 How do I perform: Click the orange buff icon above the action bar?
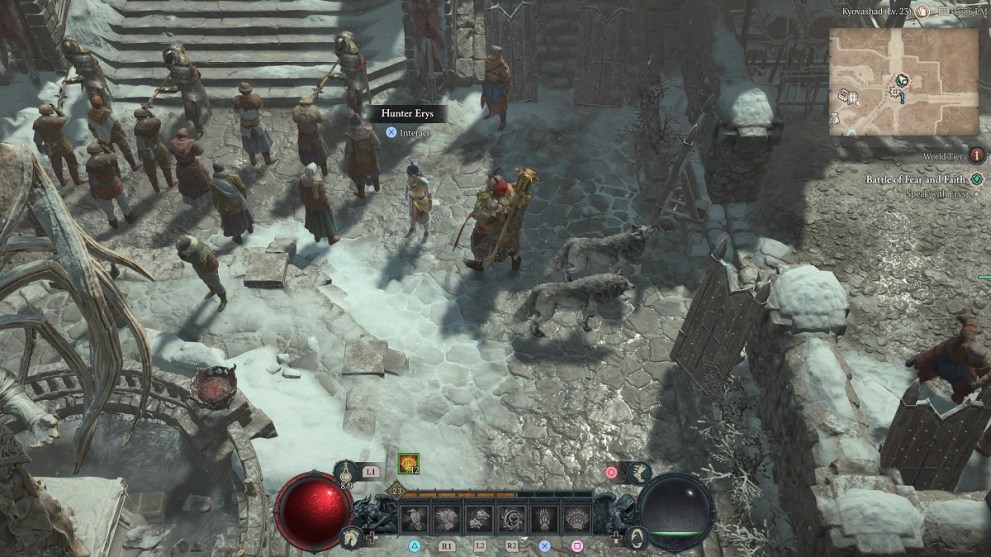pyautogui.click(x=407, y=461)
